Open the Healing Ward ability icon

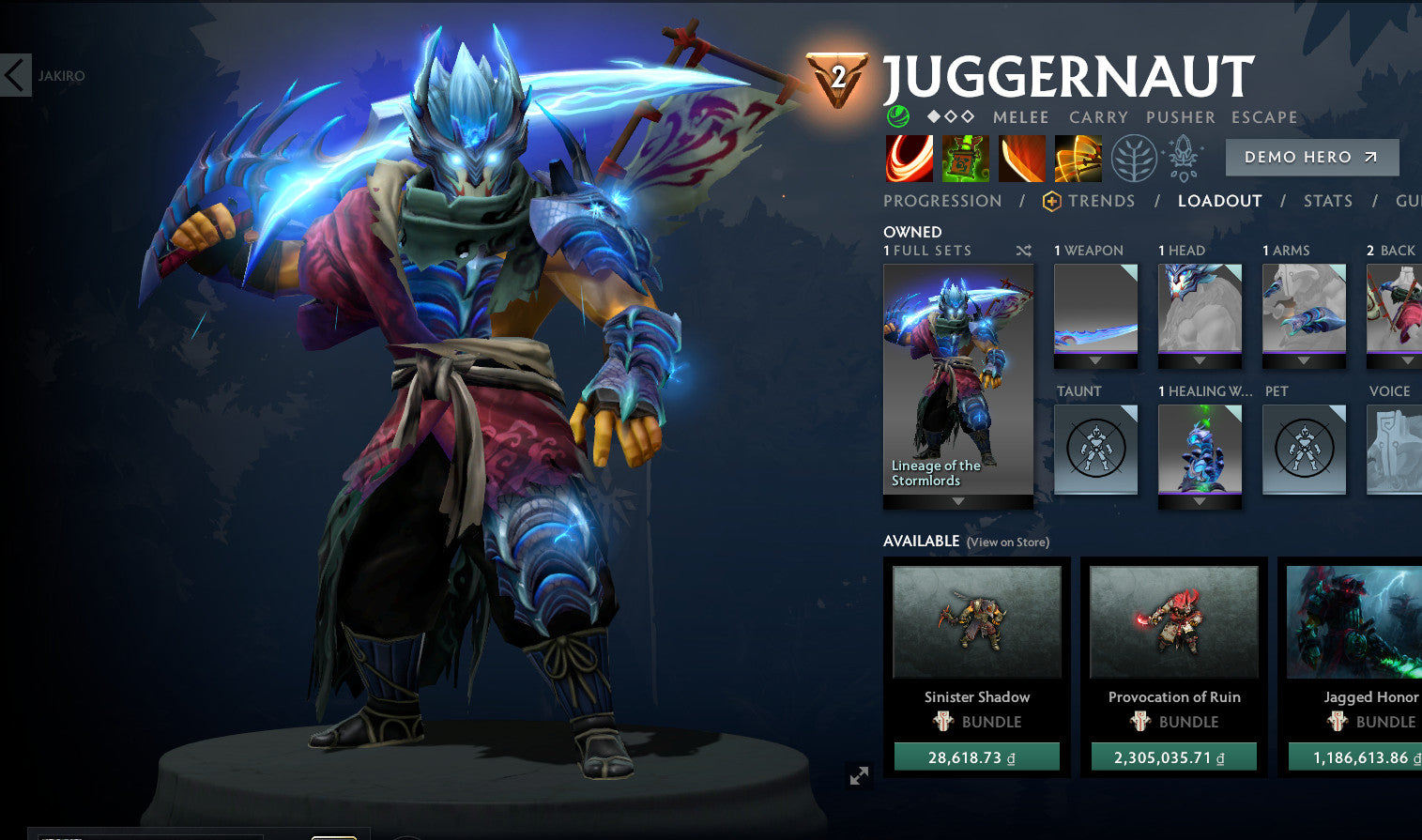pos(964,158)
